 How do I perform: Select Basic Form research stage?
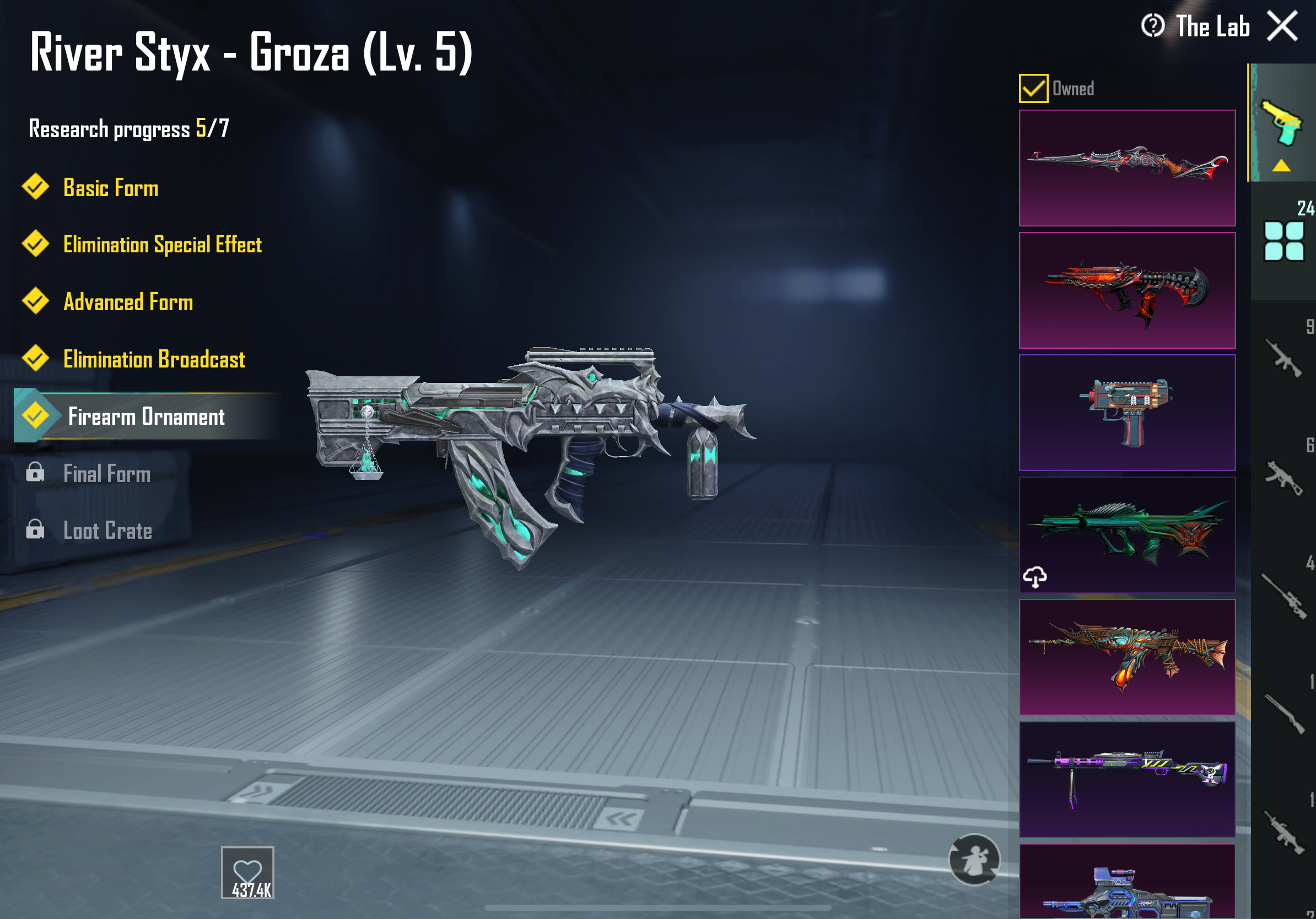coord(110,188)
